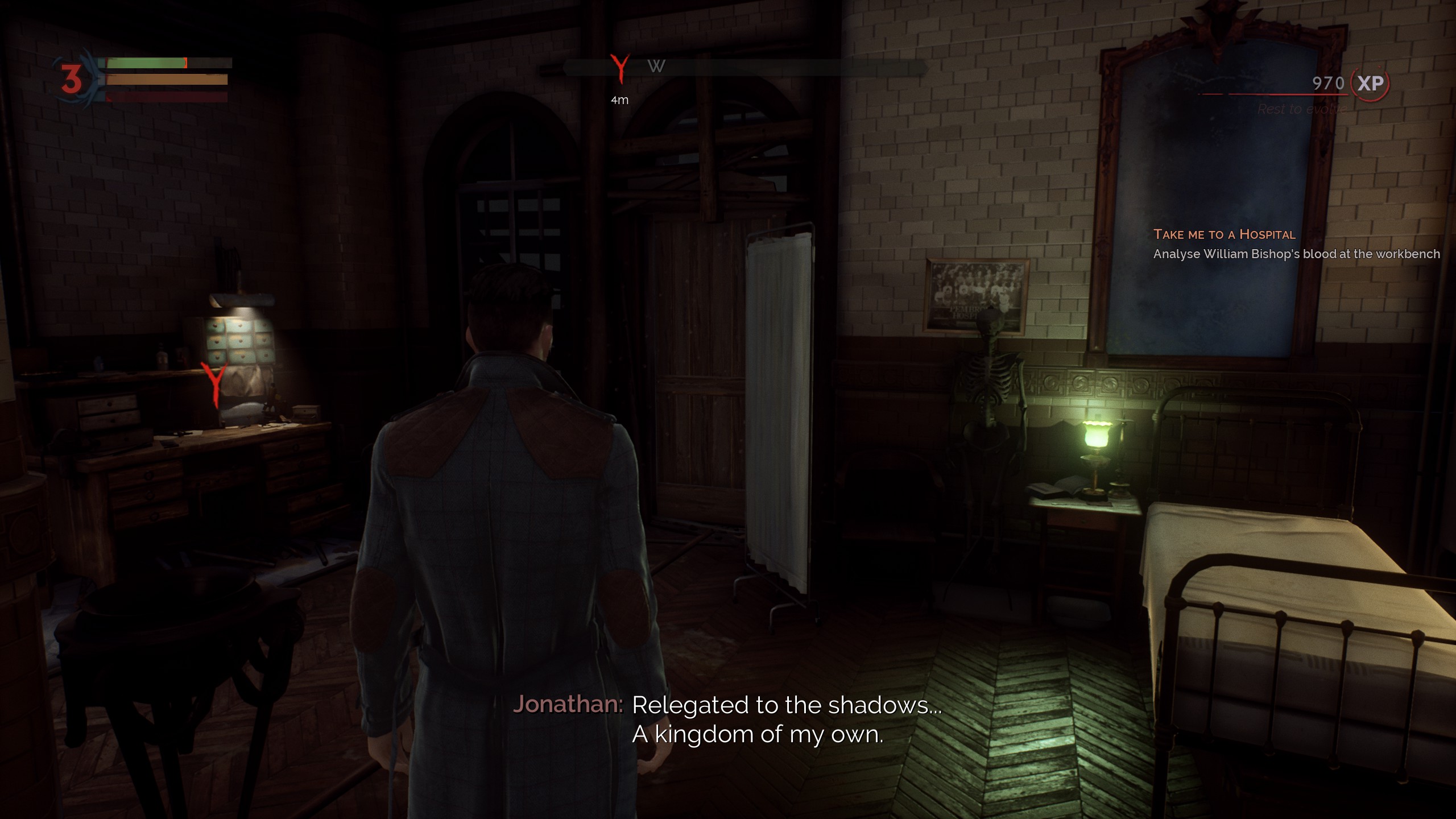Select the Take Me to a Hospital quest tracker
The image size is (1456, 819).
point(1224,234)
